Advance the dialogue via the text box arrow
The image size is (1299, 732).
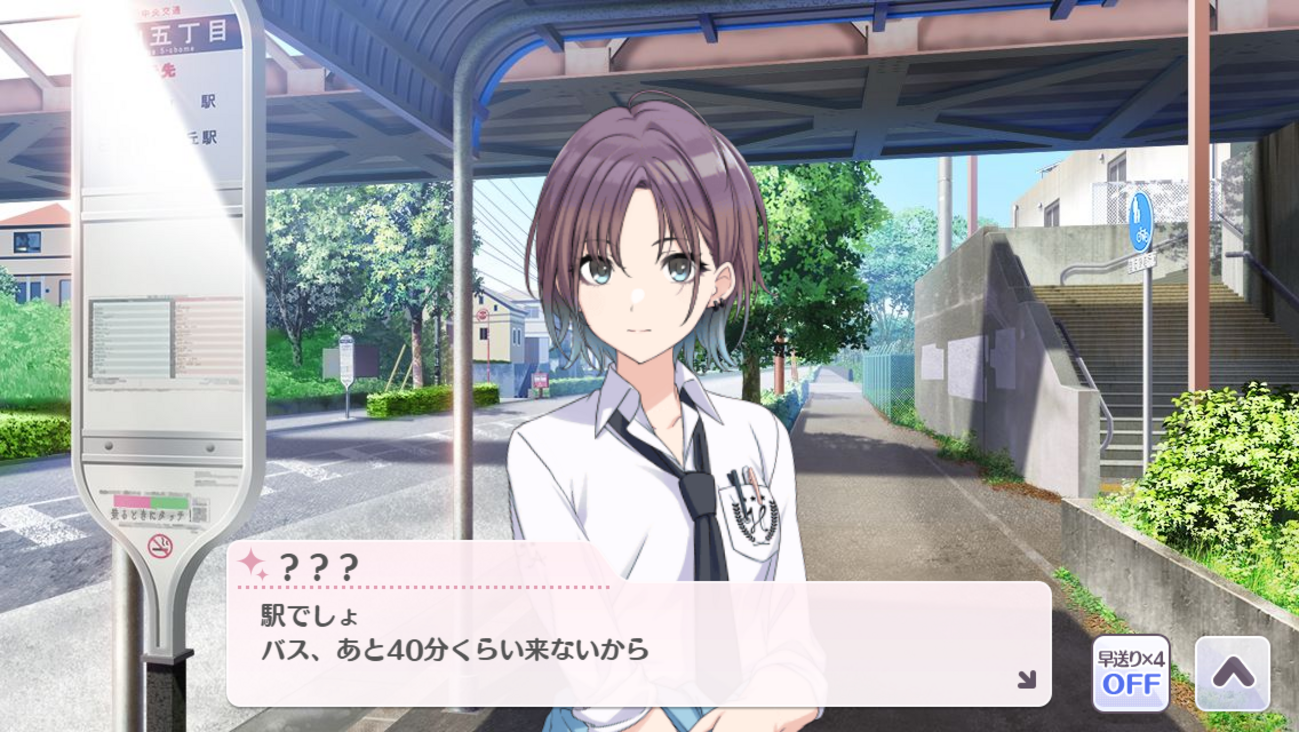coord(1026,680)
